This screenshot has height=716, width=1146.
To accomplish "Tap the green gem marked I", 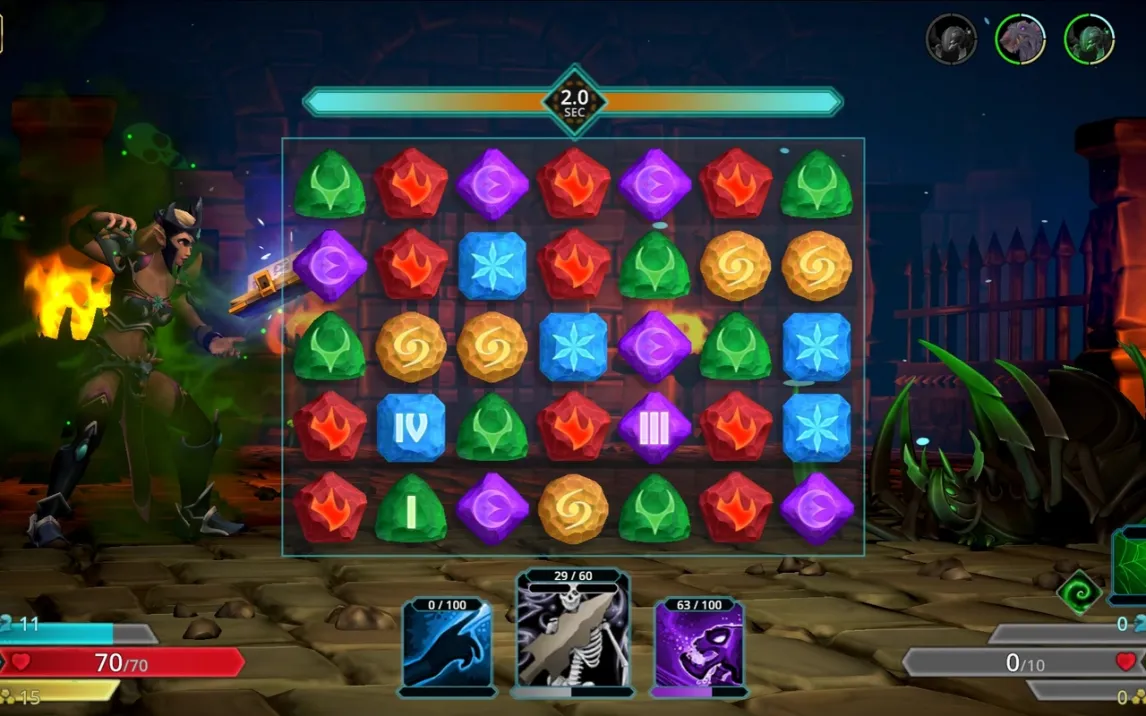I will coord(411,509).
